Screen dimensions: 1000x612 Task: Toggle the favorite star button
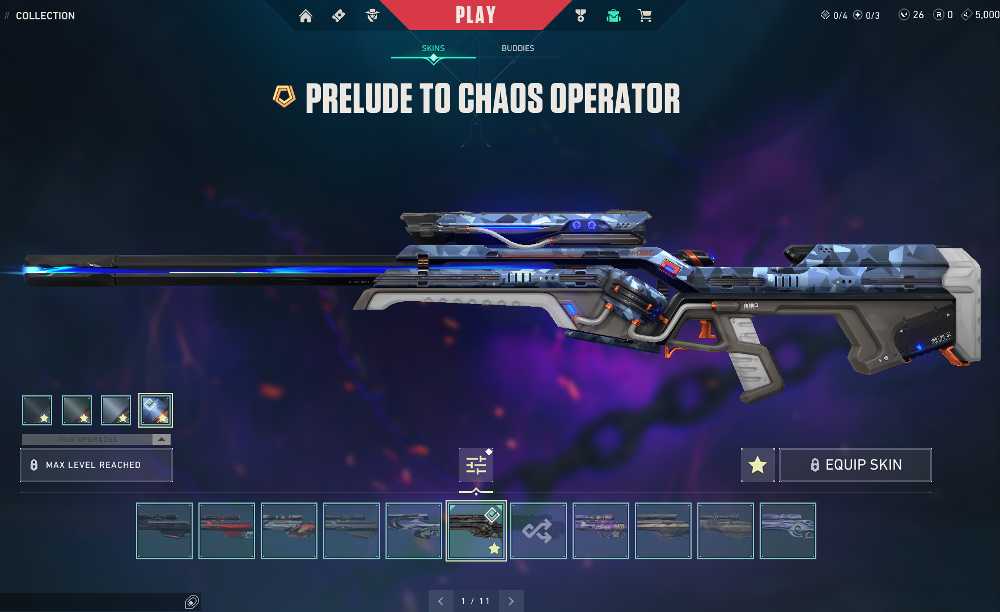[x=758, y=465]
